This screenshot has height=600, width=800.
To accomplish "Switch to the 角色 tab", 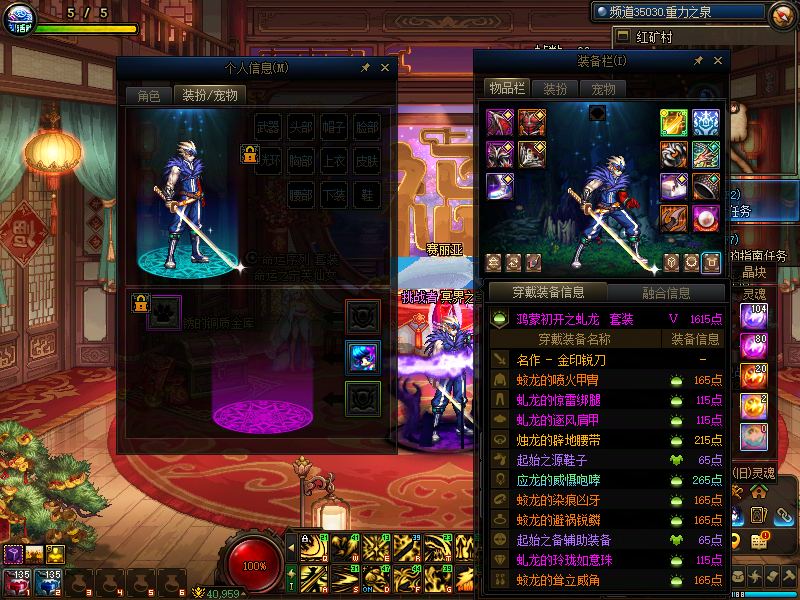I will click(148, 96).
